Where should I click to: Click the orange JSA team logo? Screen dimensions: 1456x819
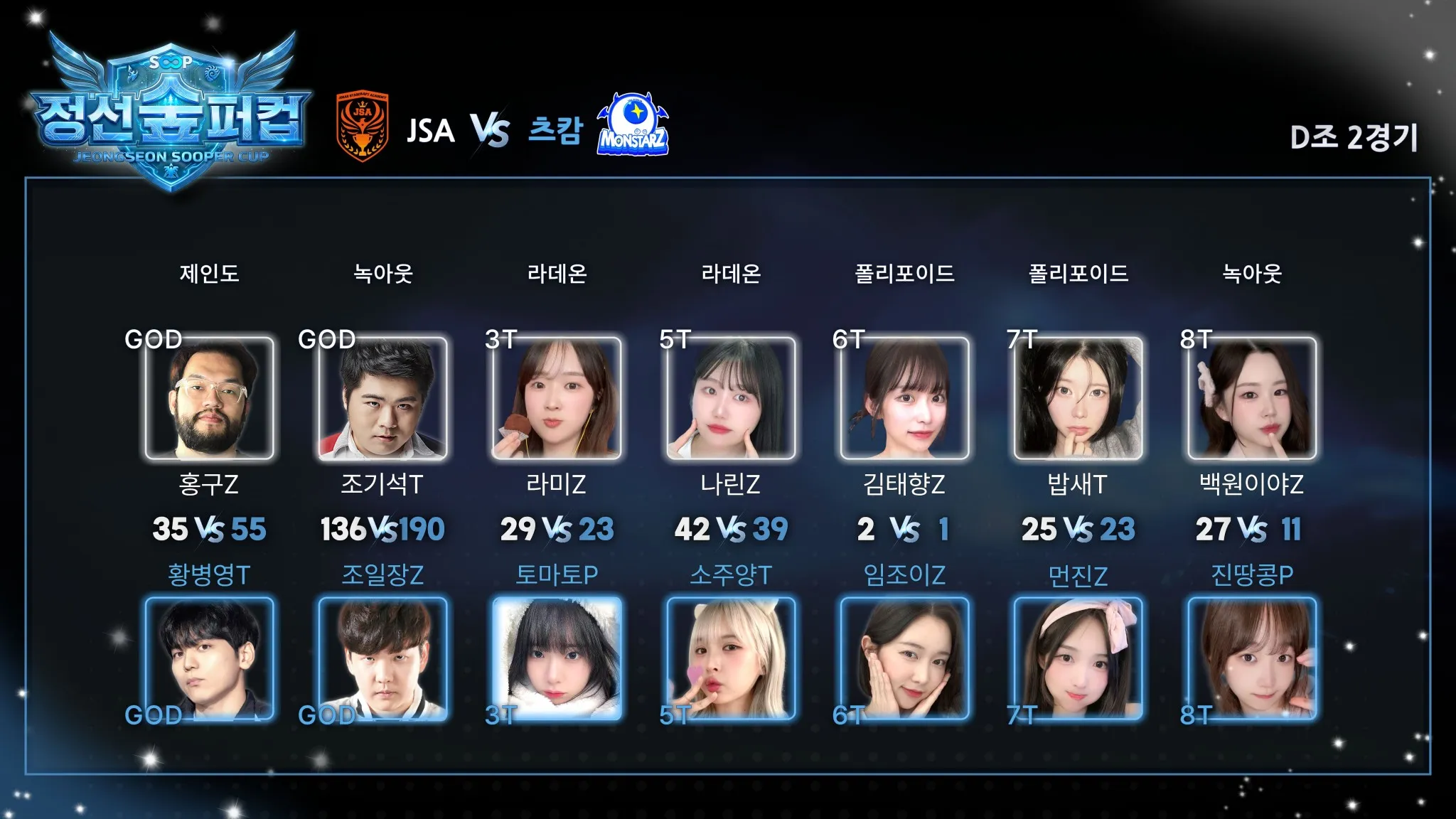[x=363, y=127]
